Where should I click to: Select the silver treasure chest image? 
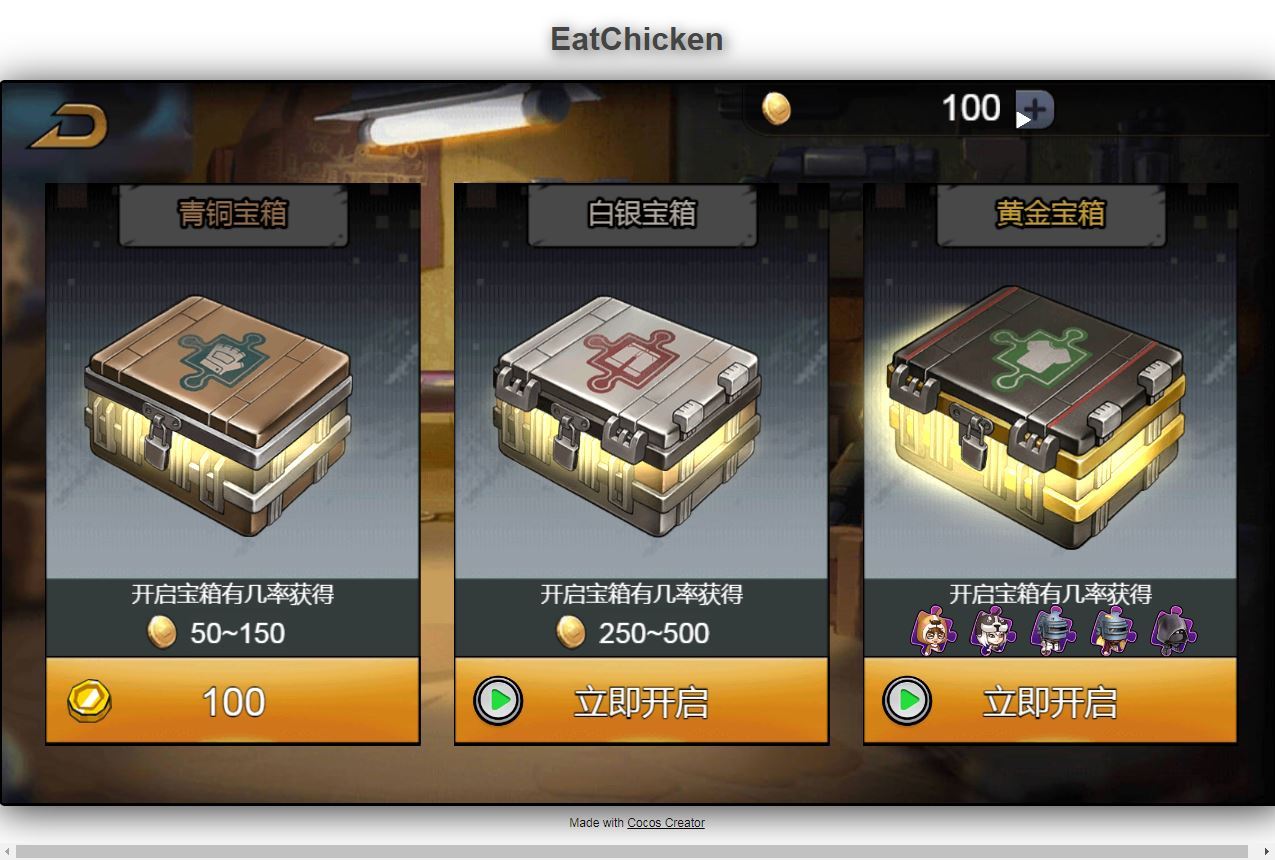tap(627, 414)
